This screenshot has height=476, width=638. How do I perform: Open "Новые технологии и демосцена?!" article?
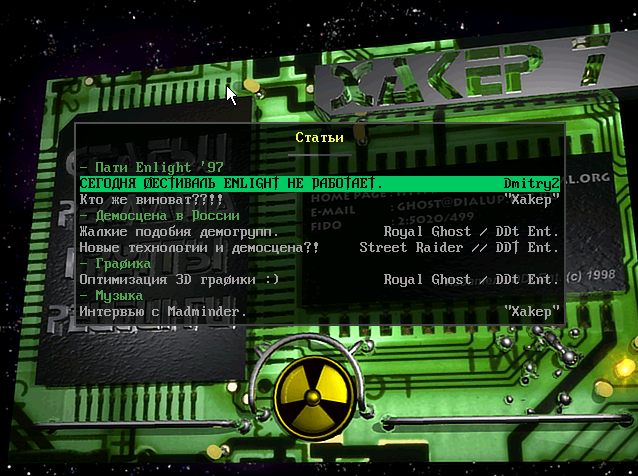pyautogui.click(x=199, y=247)
